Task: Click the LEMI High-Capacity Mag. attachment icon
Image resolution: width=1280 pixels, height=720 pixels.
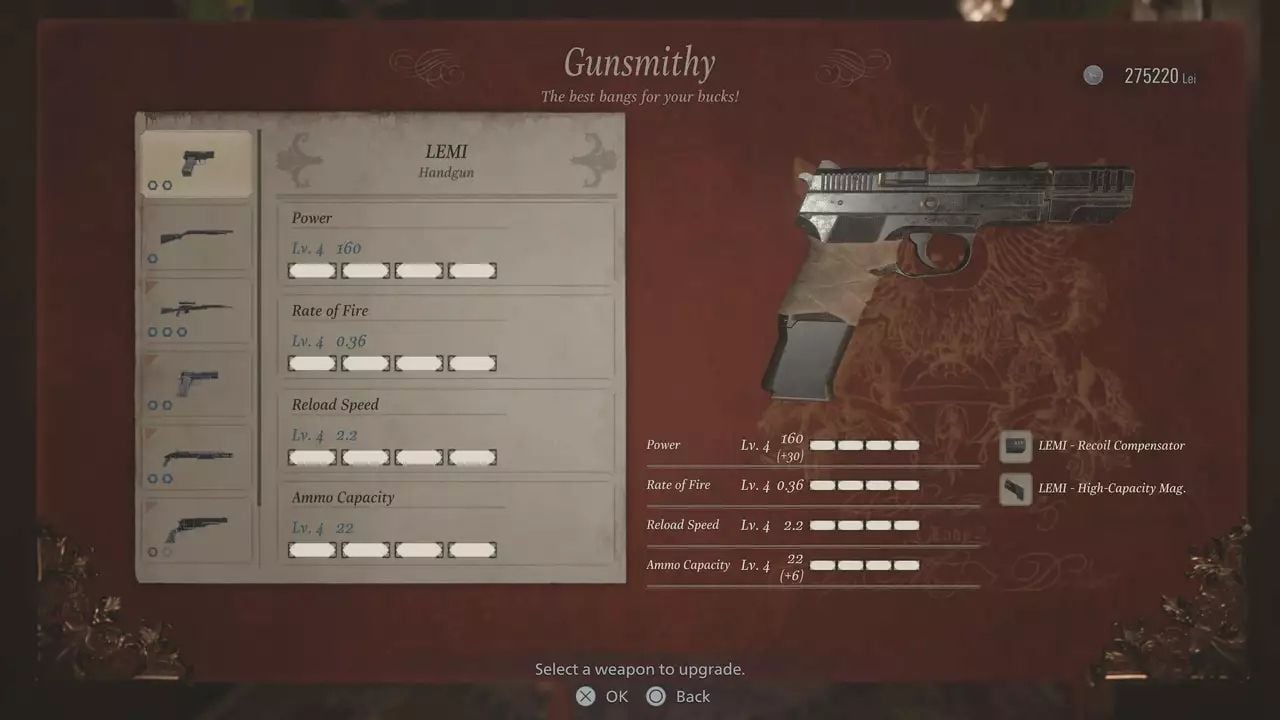Action: (1016, 489)
